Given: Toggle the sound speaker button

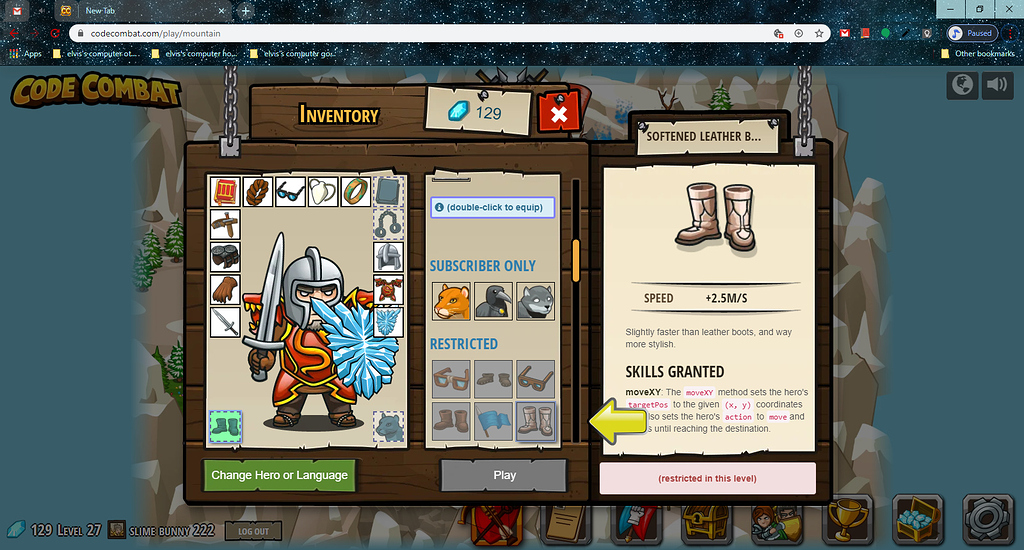Looking at the screenshot, I should (998, 86).
